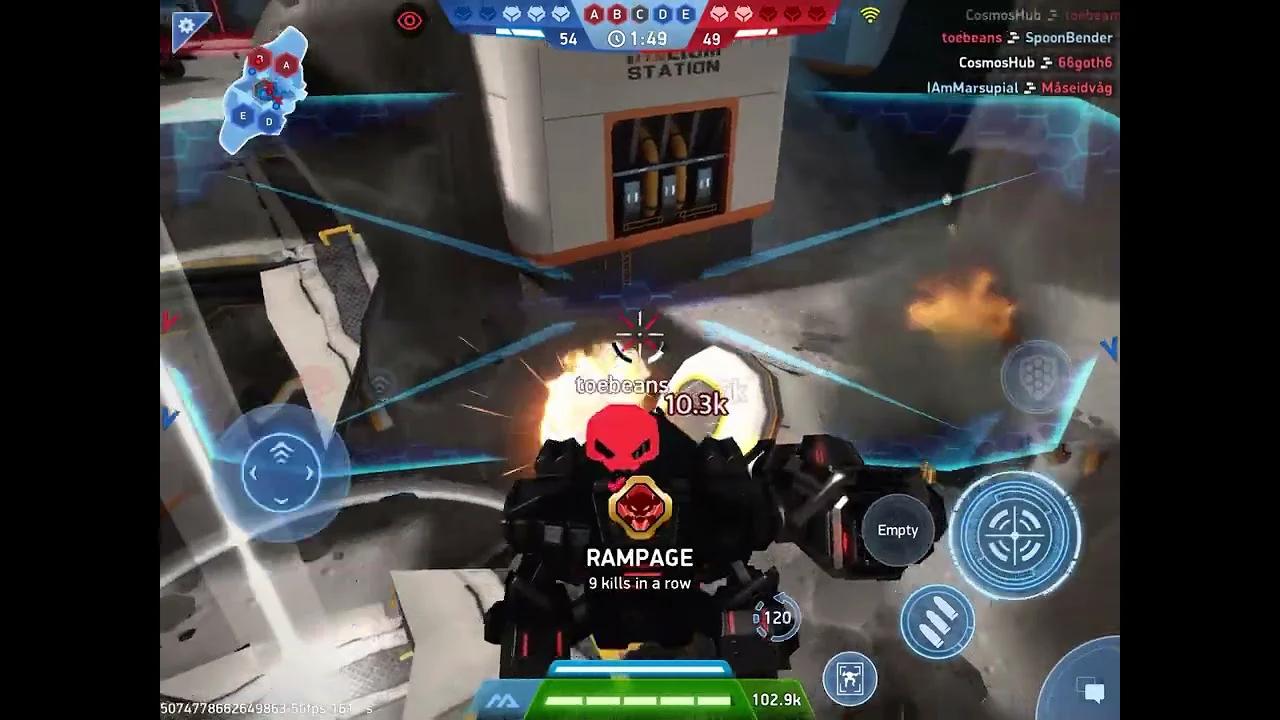Click toebeans in the kill feed
Screen dimensions: 1280x720
[x=972, y=38]
